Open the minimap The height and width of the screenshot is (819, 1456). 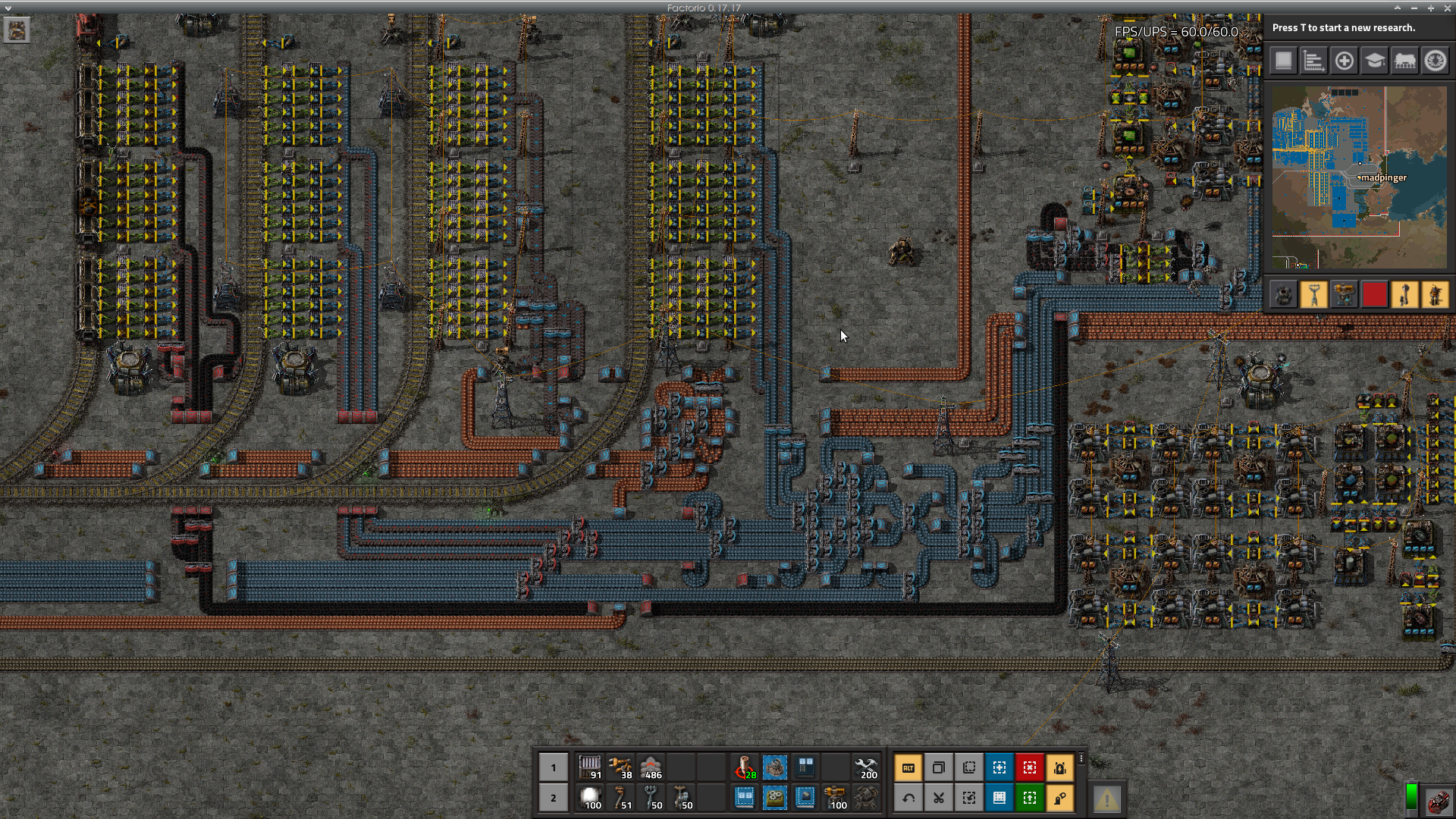tap(1359, 177)
